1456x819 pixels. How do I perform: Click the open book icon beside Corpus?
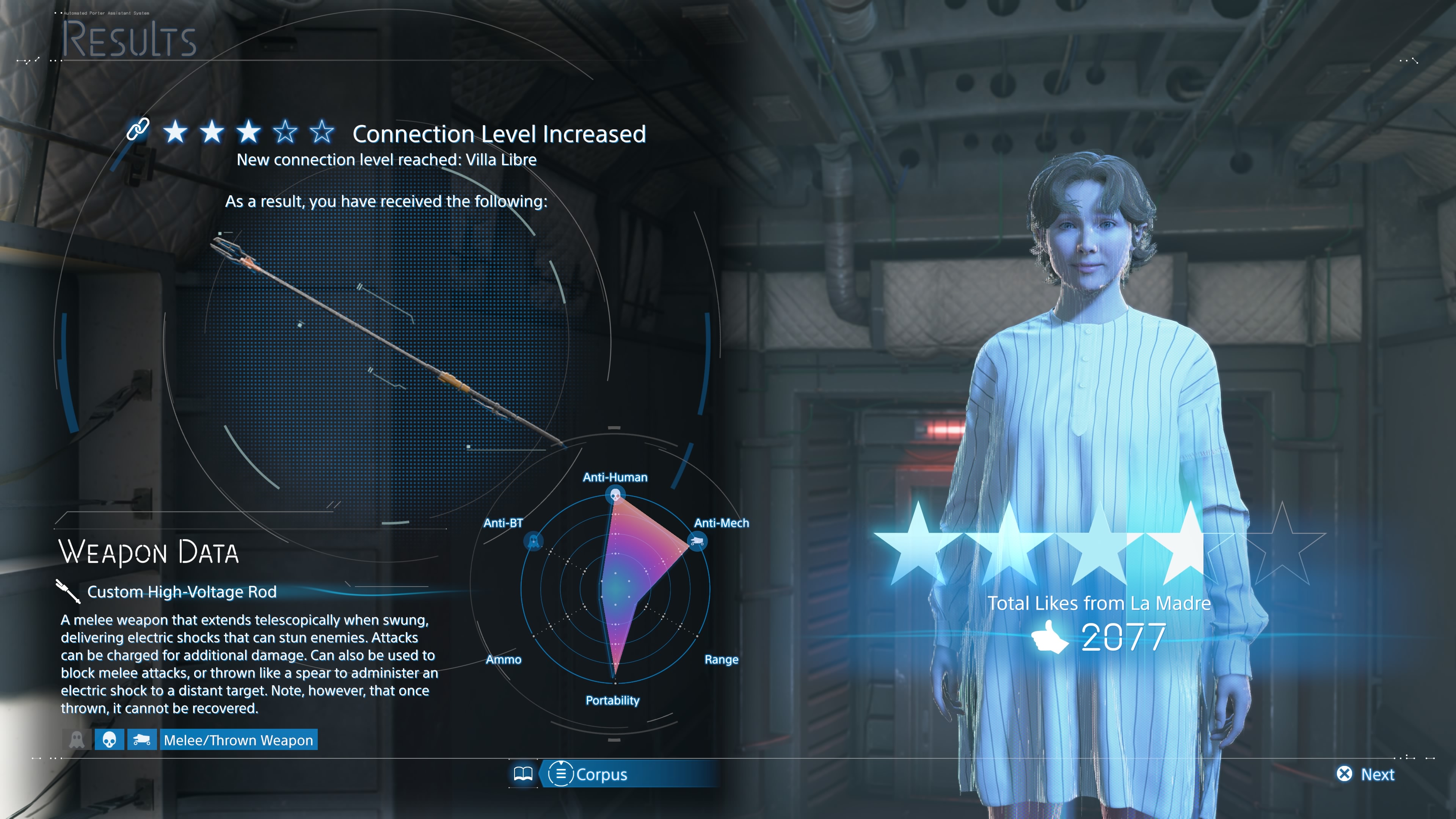pyautogui.click(x=523, y=774)
